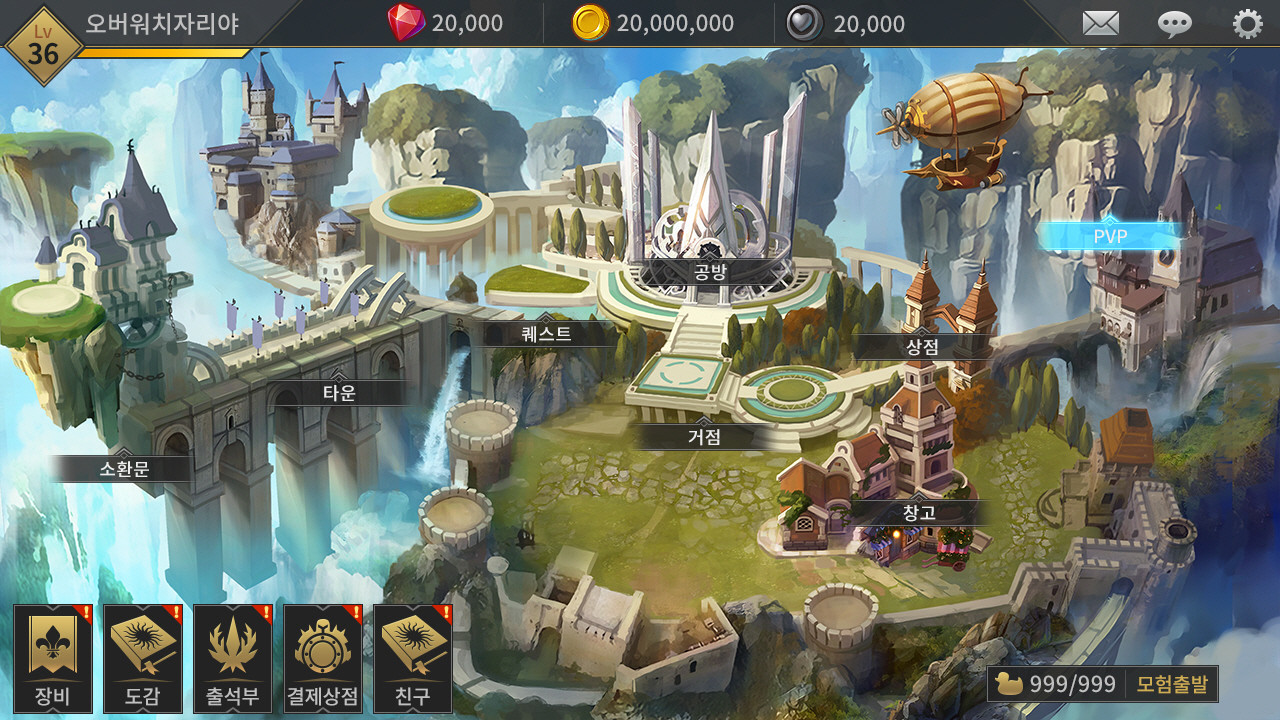This screenshot has width=1280, height=720.
Task: Visit the 상점 shop
Action: point(921,347)
